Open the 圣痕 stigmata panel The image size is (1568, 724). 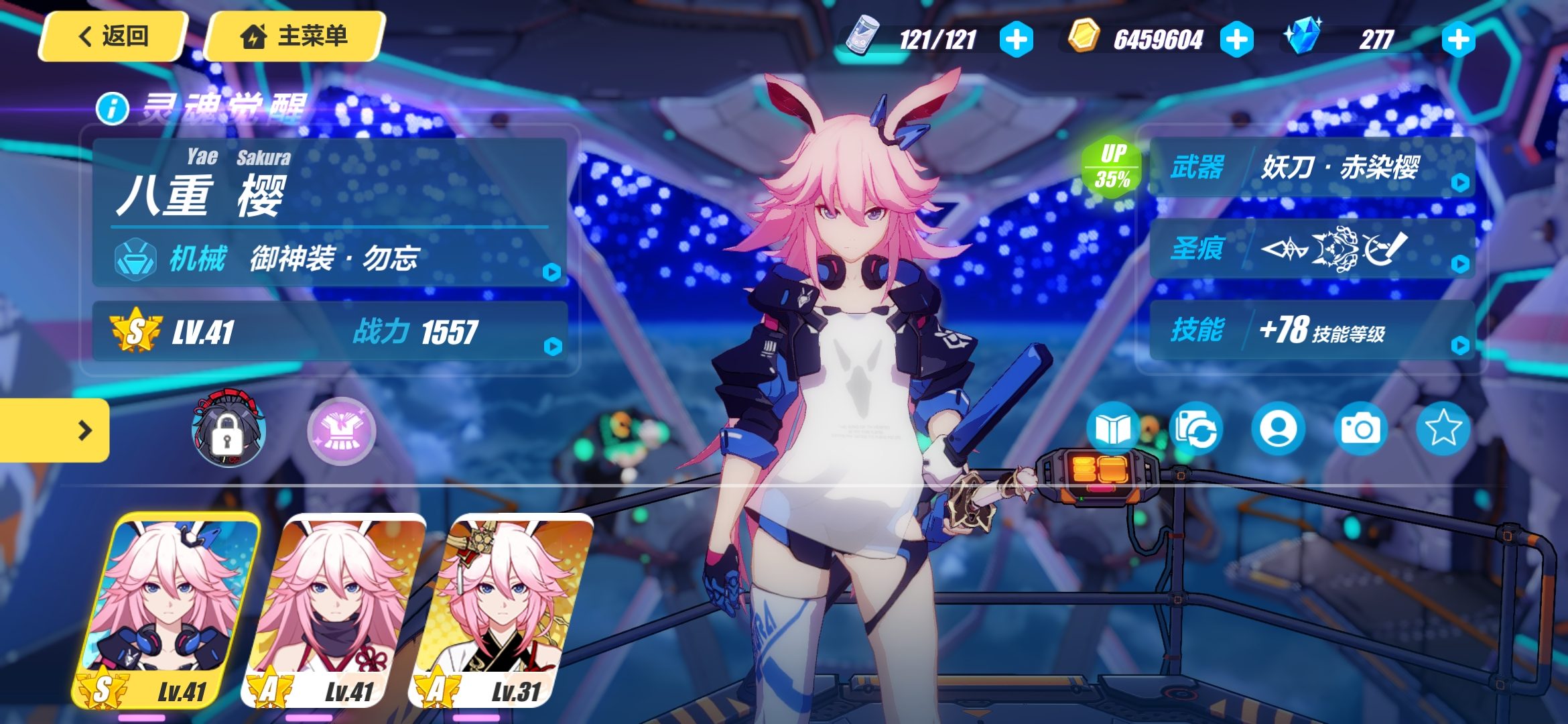[x=1312, y=249]
